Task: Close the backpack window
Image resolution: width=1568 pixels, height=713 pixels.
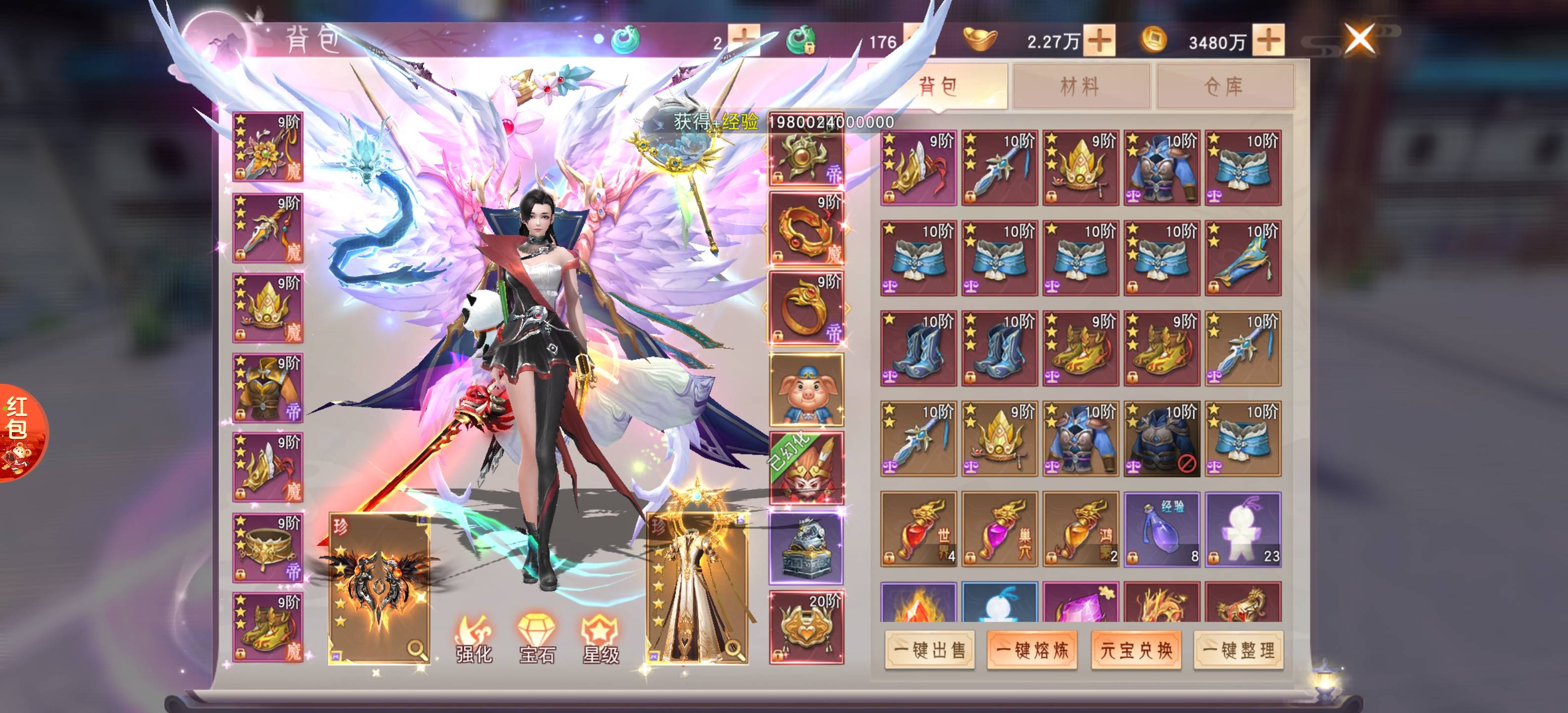Action: tap(1359, 40)
